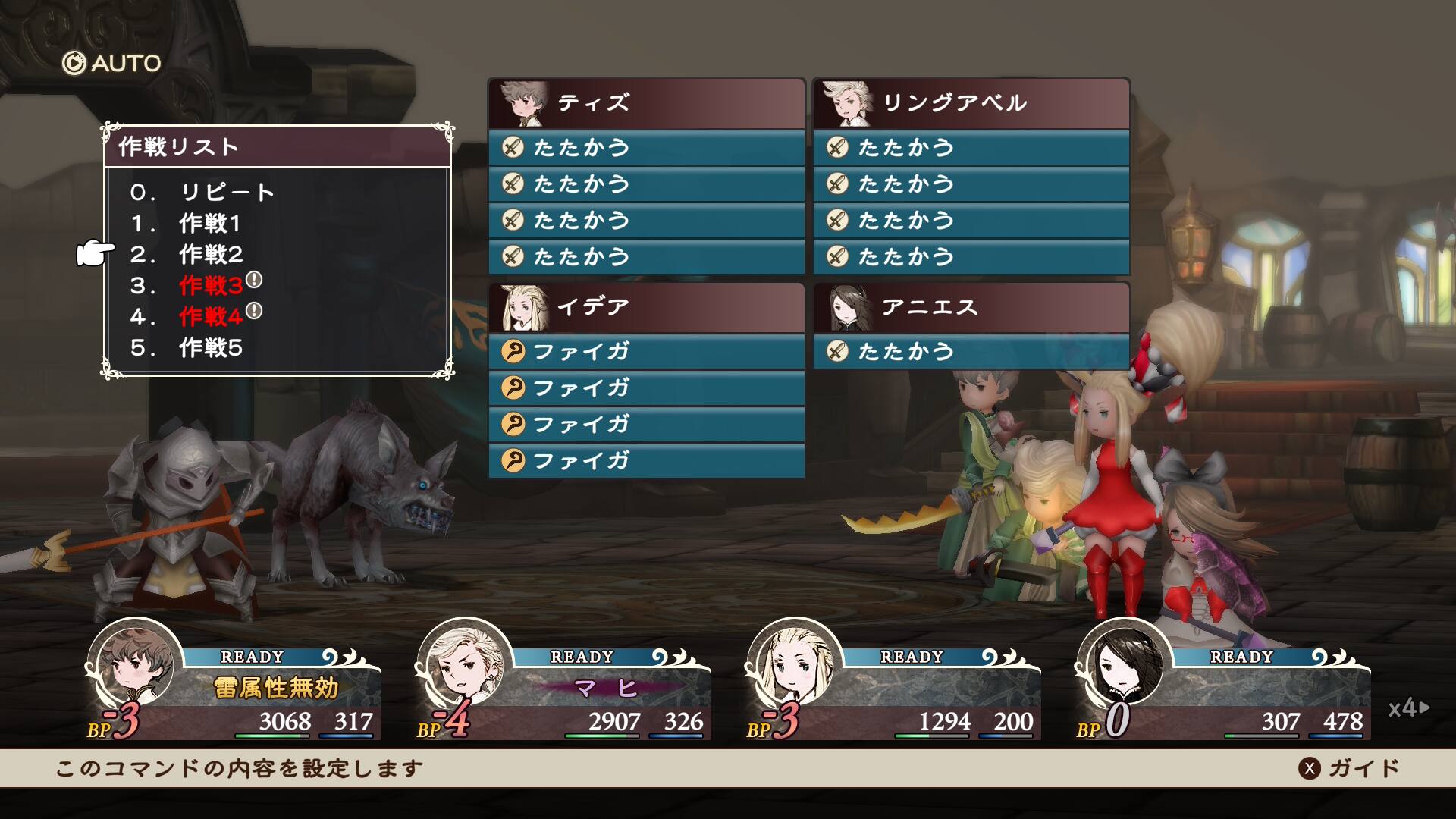Select the paralyzed リングアベル status portrait
This screenshot has width=1456, height=819.
[465, 665]
